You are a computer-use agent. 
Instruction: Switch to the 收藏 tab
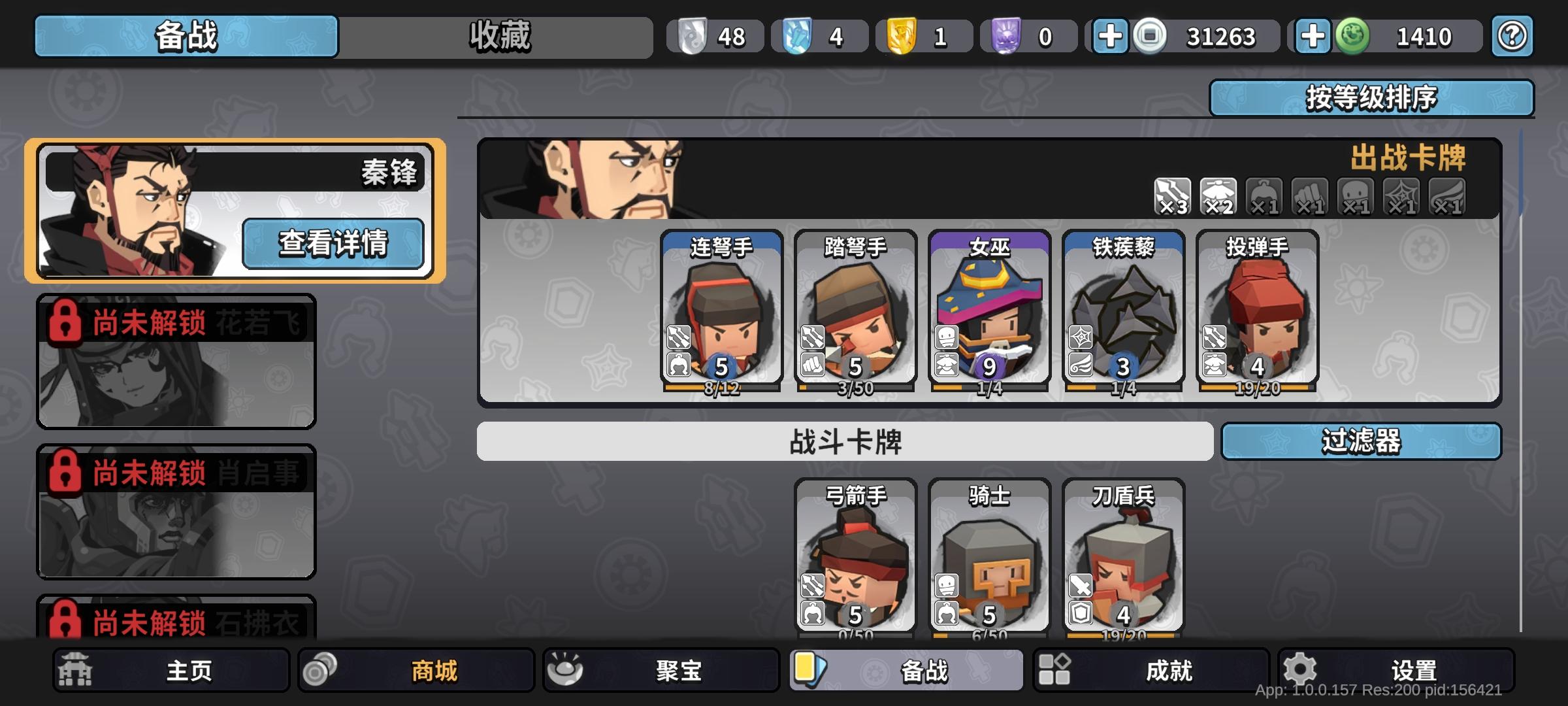pos(500,36)
